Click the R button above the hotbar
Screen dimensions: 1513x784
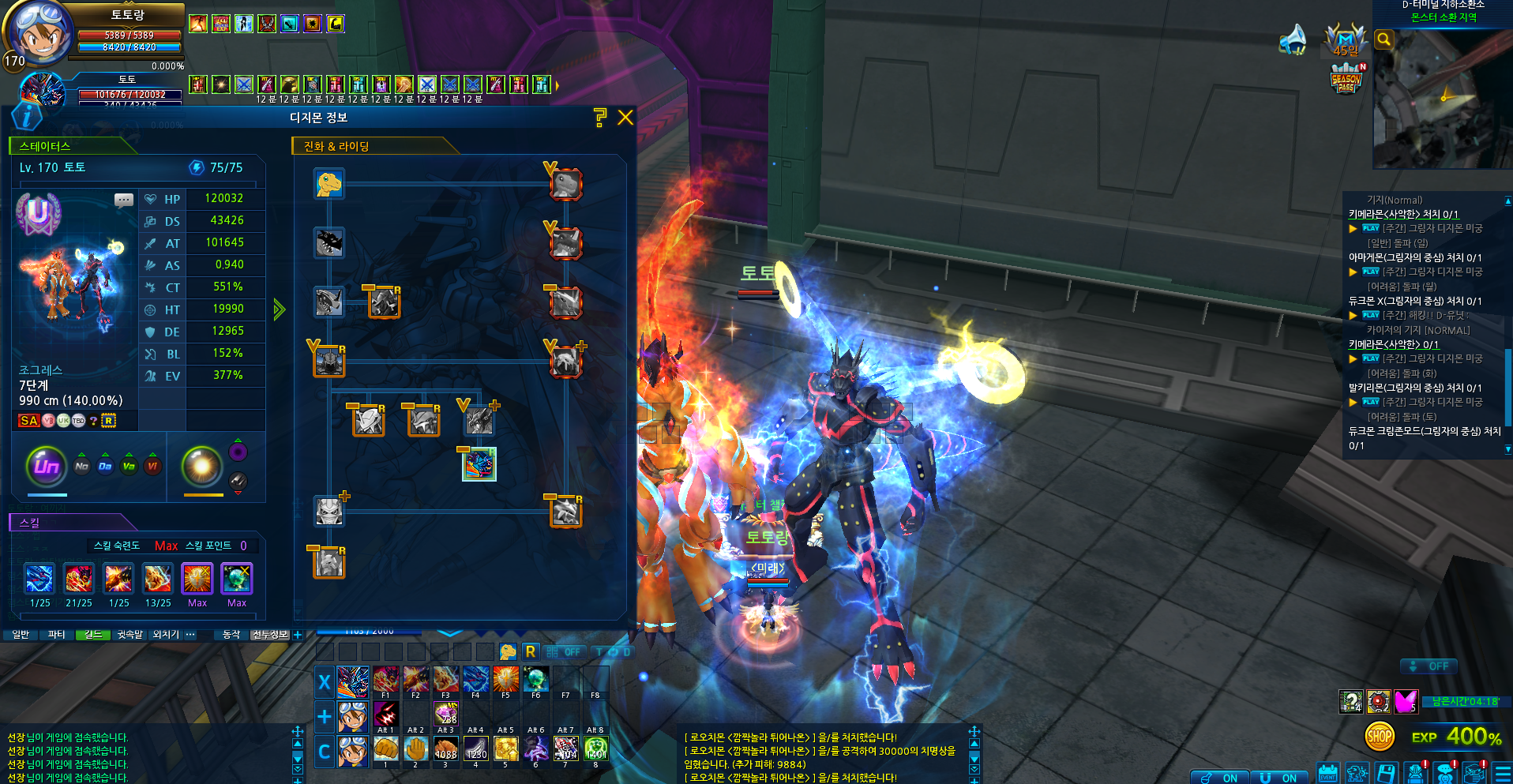[531, 651]
